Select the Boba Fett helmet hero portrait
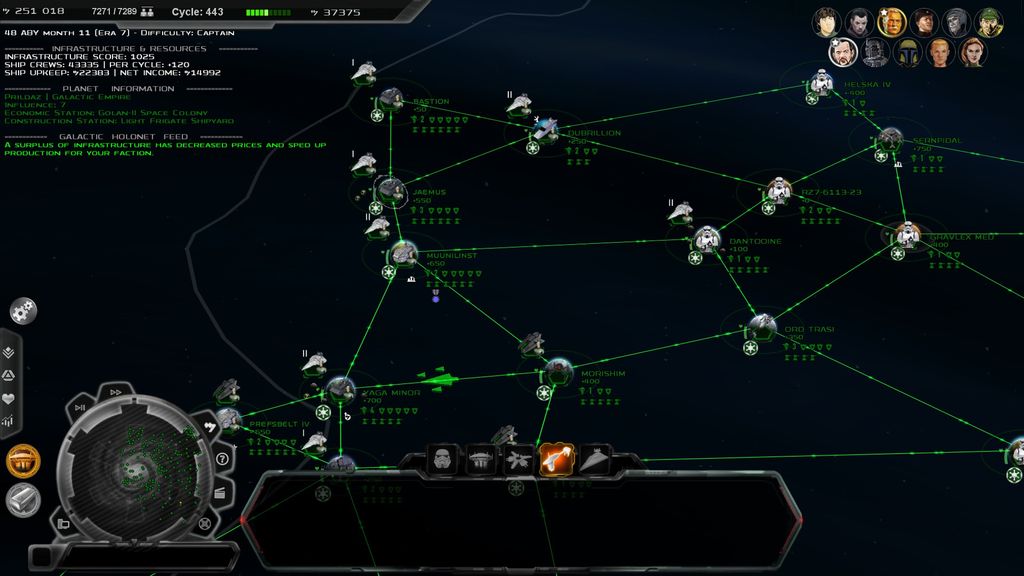The width and height of the screenshot is (1024, 576). 907,52
